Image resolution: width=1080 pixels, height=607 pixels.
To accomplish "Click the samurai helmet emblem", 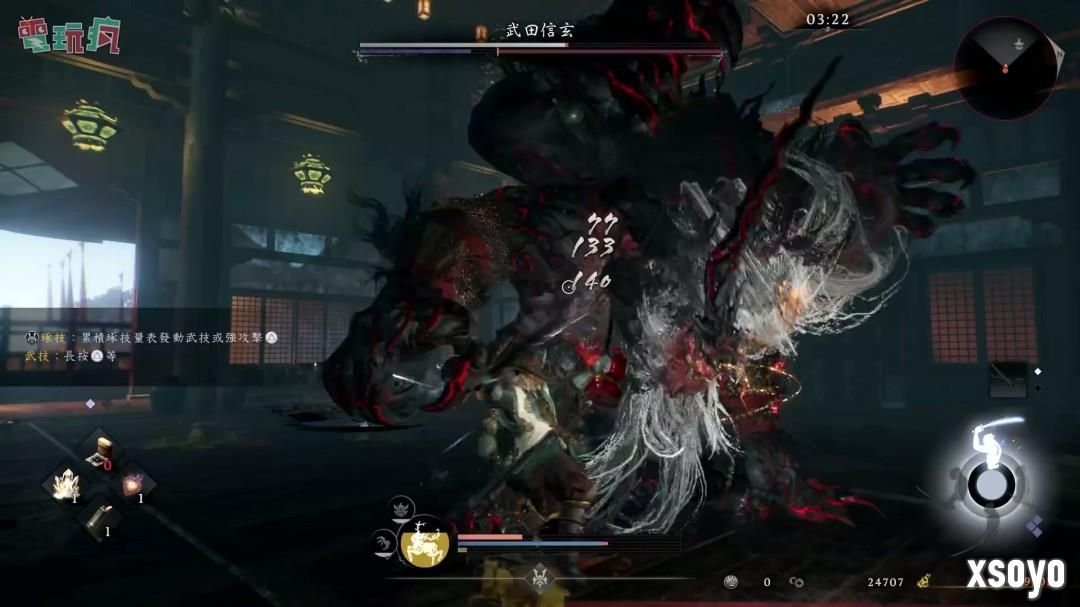I will 541,579.
